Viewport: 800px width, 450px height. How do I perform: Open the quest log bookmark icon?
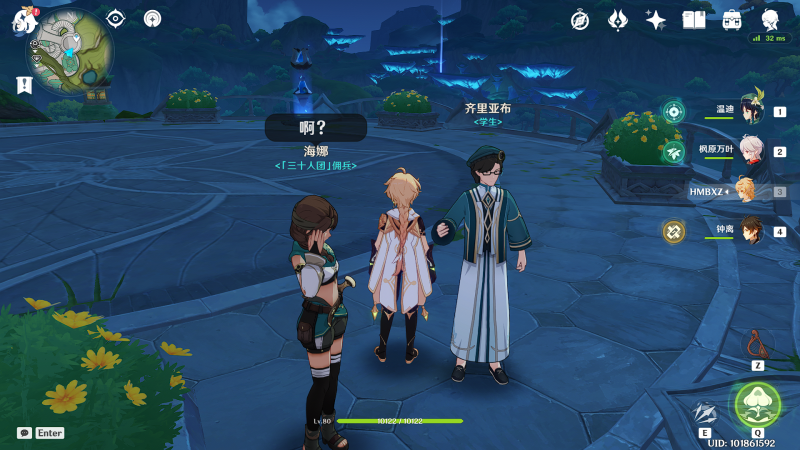[x=22, y=86]
